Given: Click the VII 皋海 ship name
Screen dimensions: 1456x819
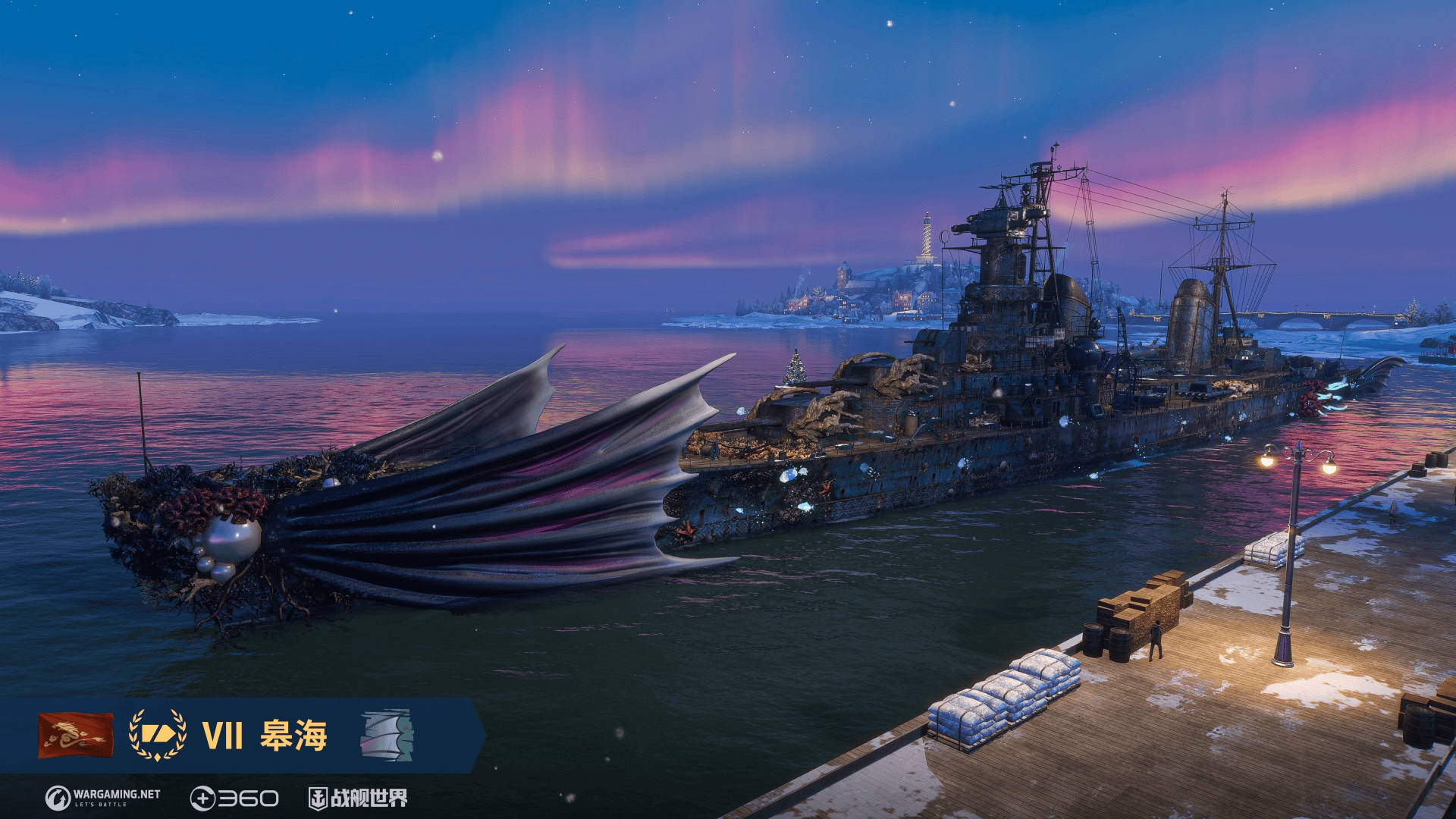Looking at the screenshot, I should [x=265, y=736].
